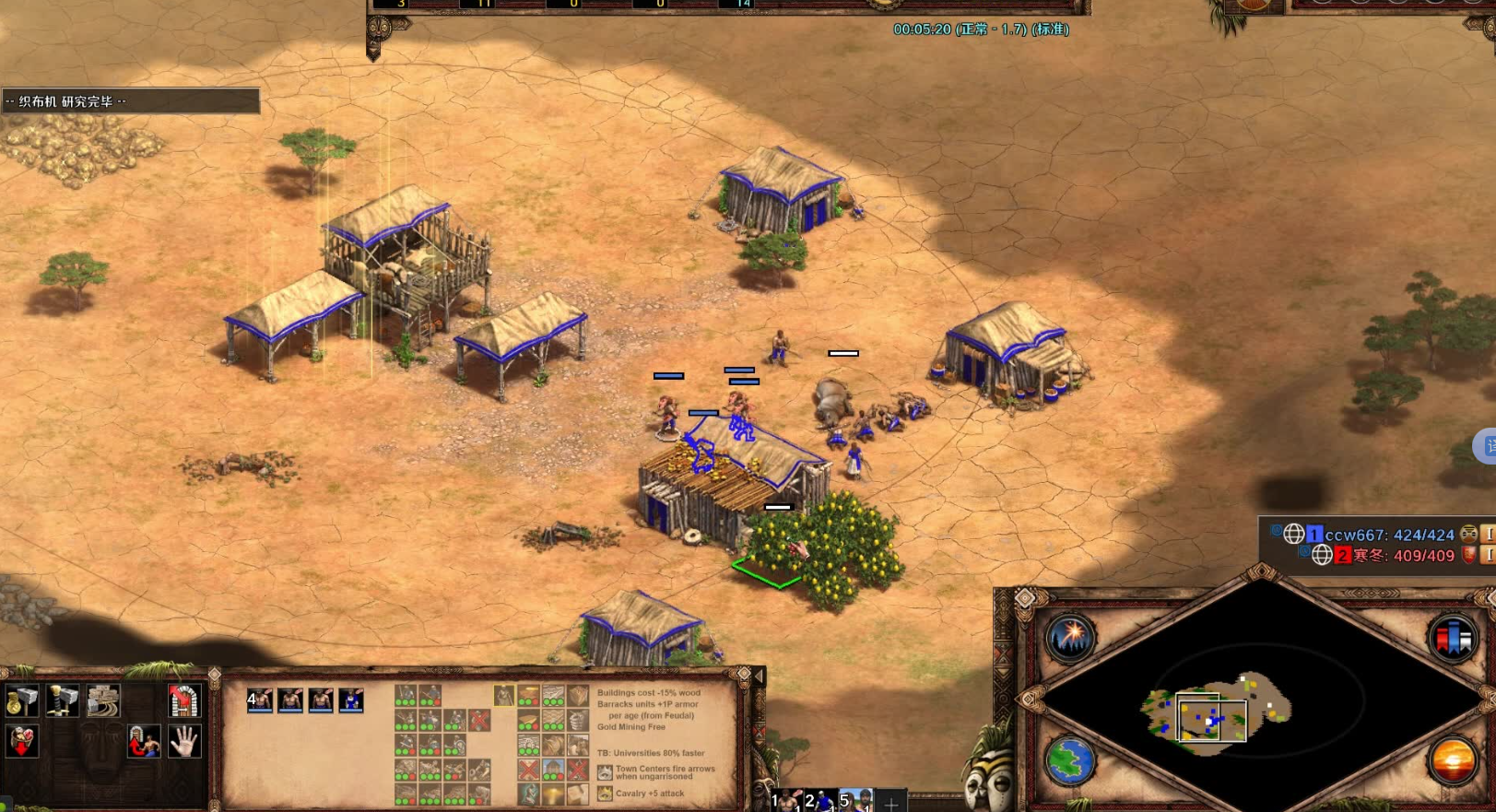Drop off resources with basket icon

22,741
